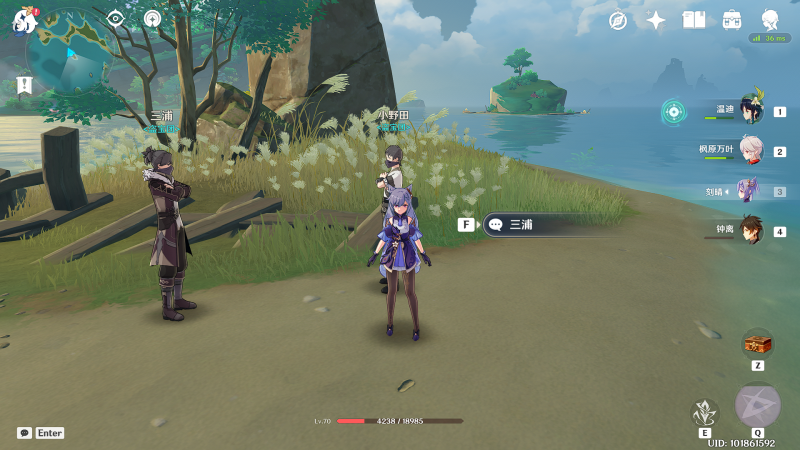Activate the elemental skill icon
This screenshot has width=800, height=450.
[706, 411]
